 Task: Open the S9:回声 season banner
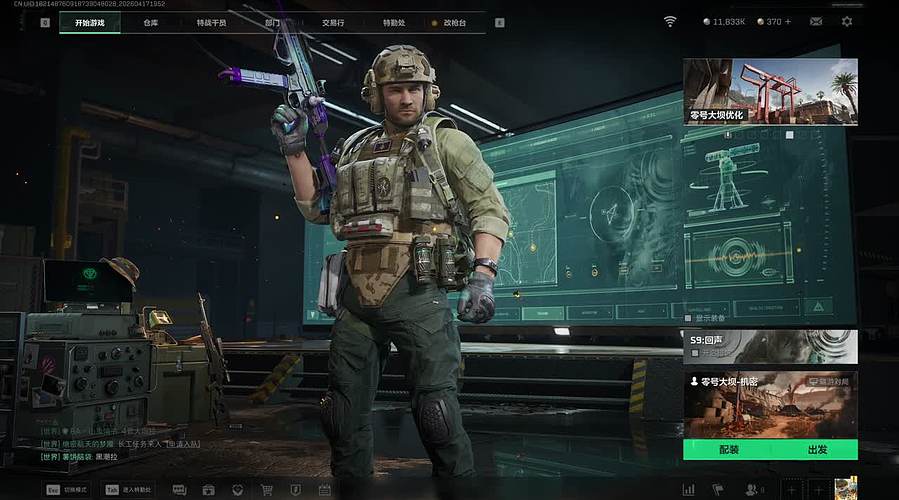pos(770,346)
